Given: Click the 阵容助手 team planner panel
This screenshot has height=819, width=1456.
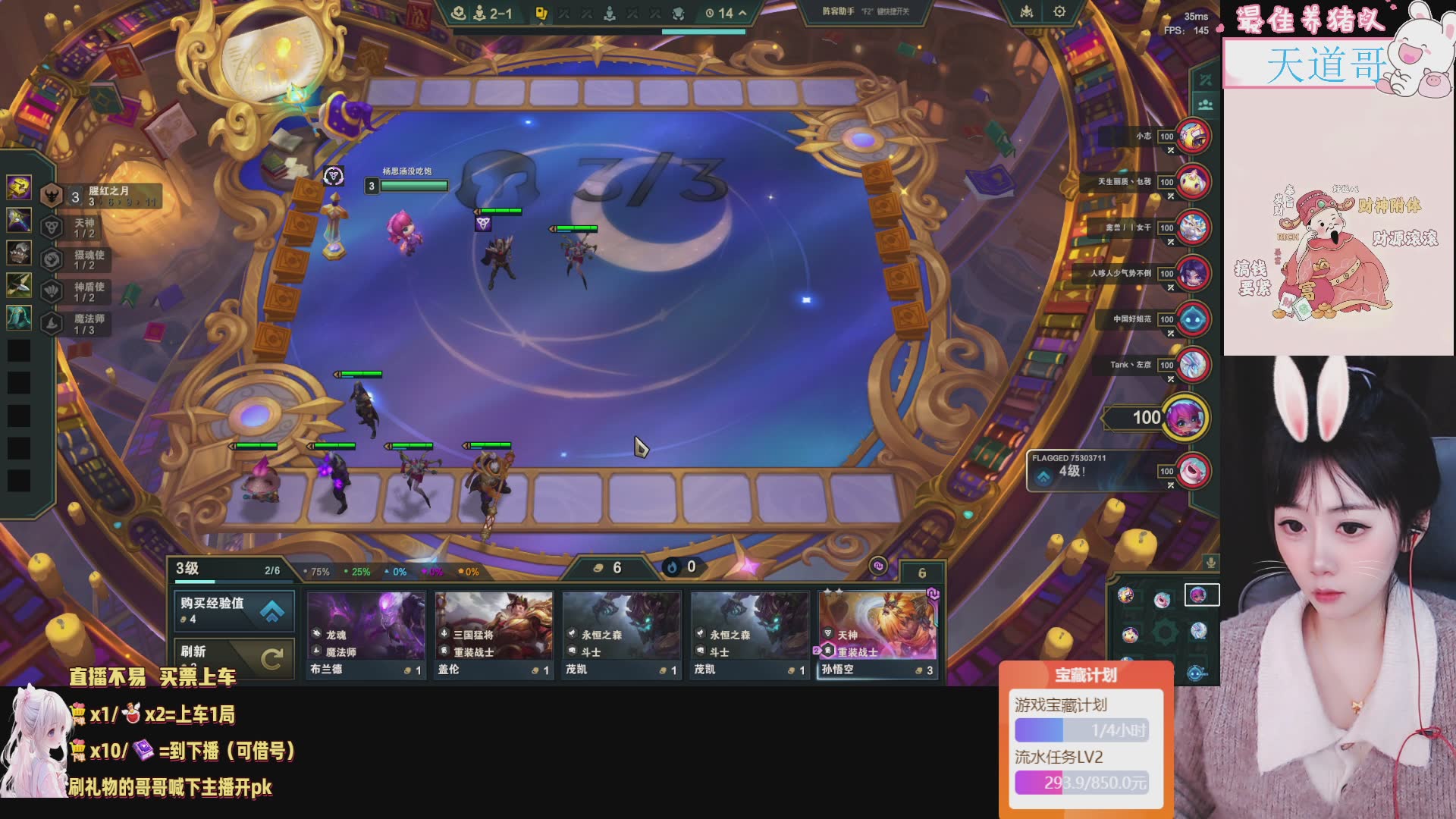Looking at the screenshot, I should (865, 12).
